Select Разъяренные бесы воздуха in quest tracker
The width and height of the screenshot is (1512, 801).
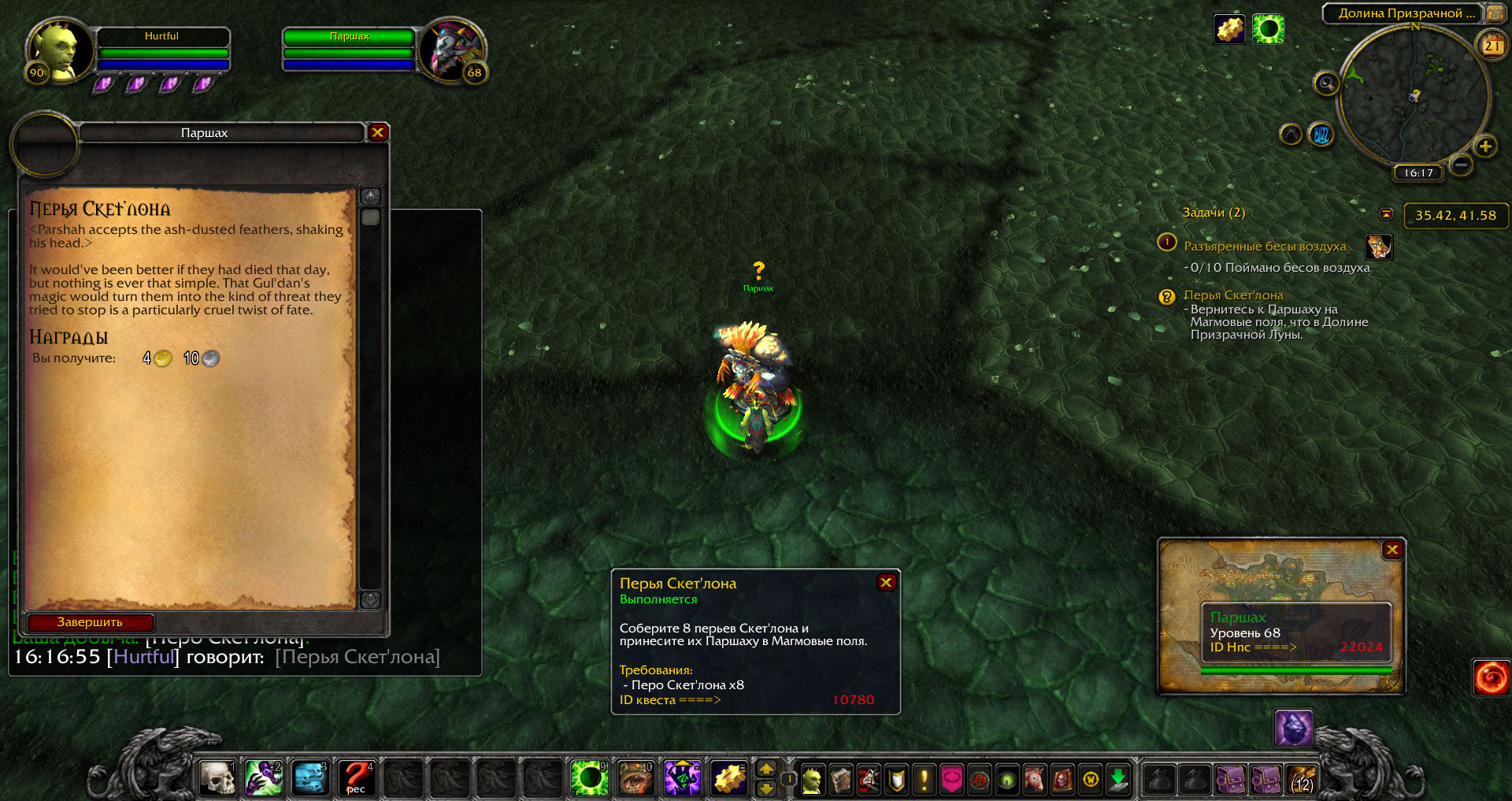tap(1265, 247)
